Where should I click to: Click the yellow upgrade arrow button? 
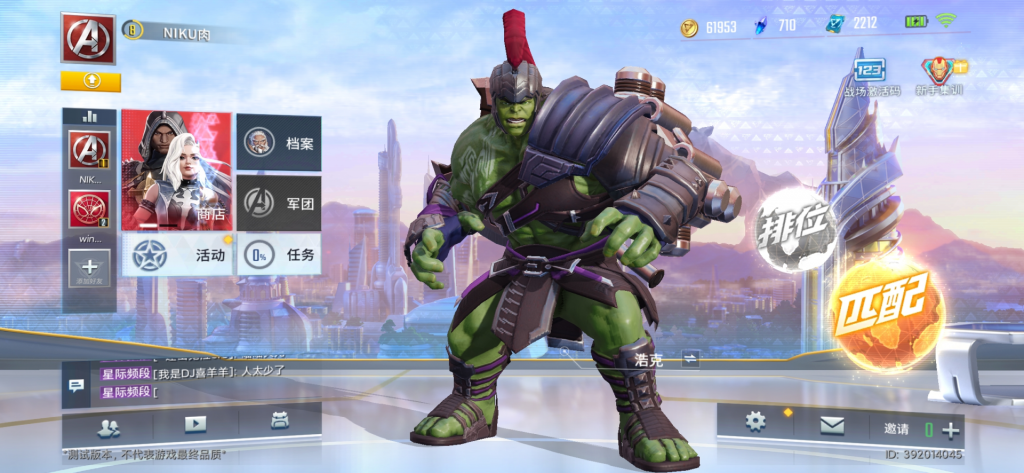[90, 80]
